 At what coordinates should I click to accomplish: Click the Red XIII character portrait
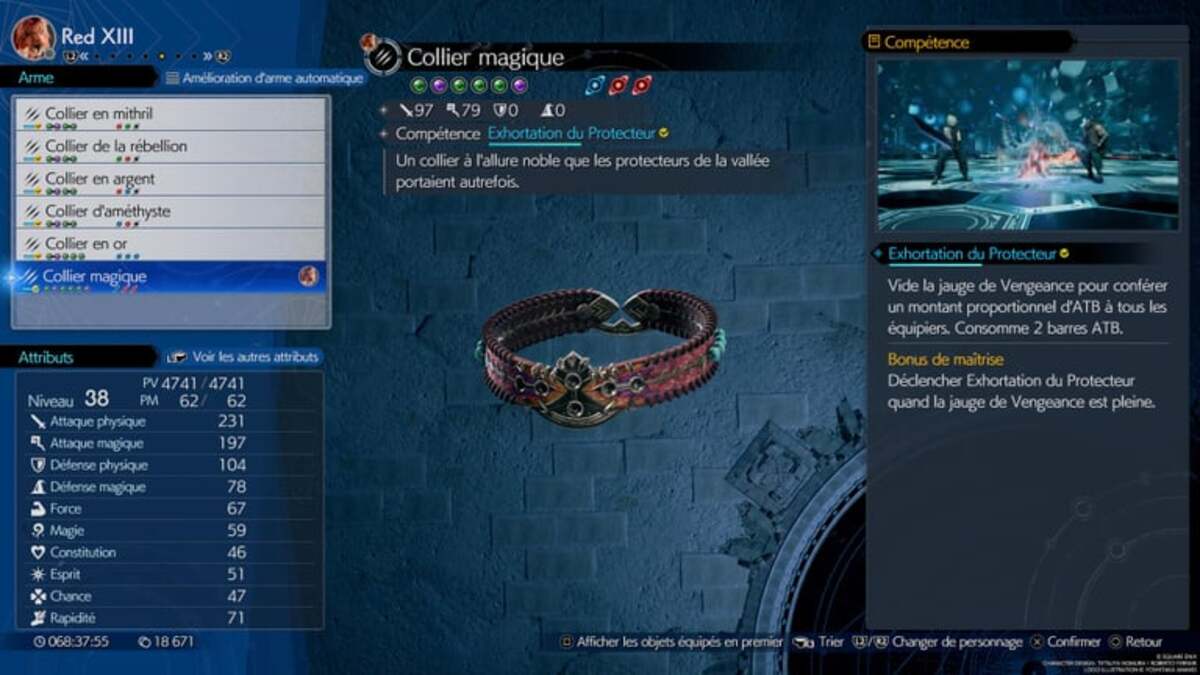[33, 38]
